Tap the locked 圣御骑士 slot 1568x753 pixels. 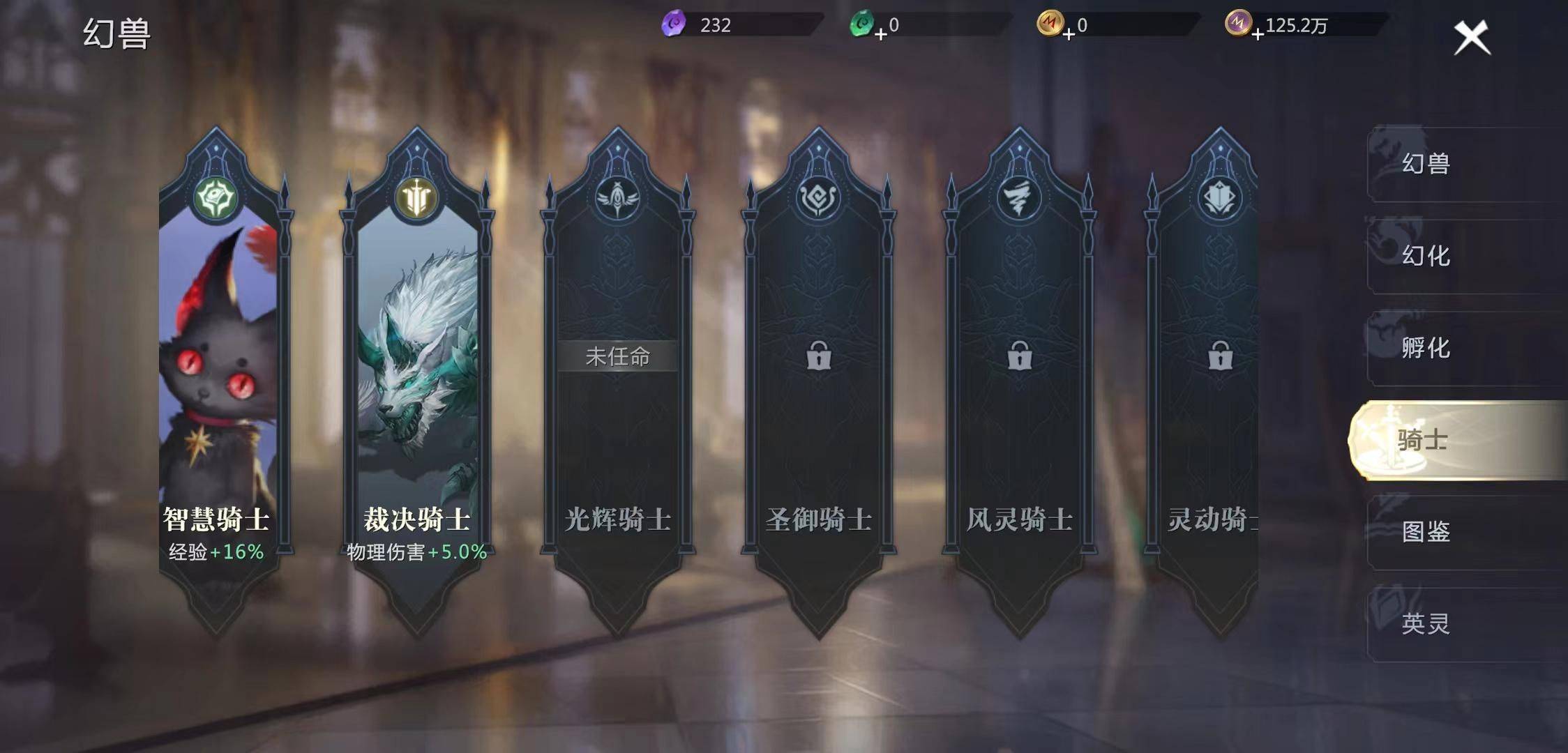tap(819, 357)
